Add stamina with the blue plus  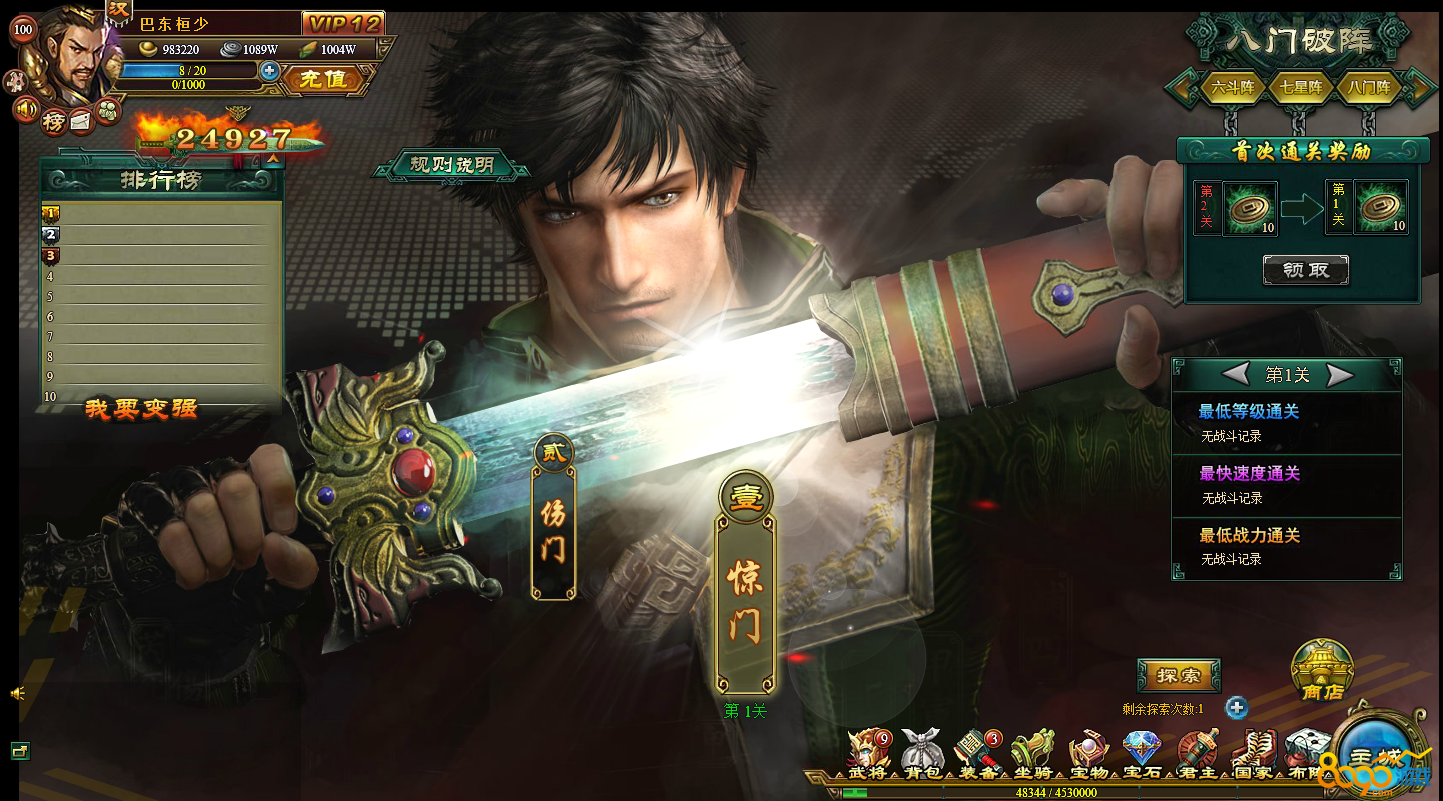coord(269,71)
